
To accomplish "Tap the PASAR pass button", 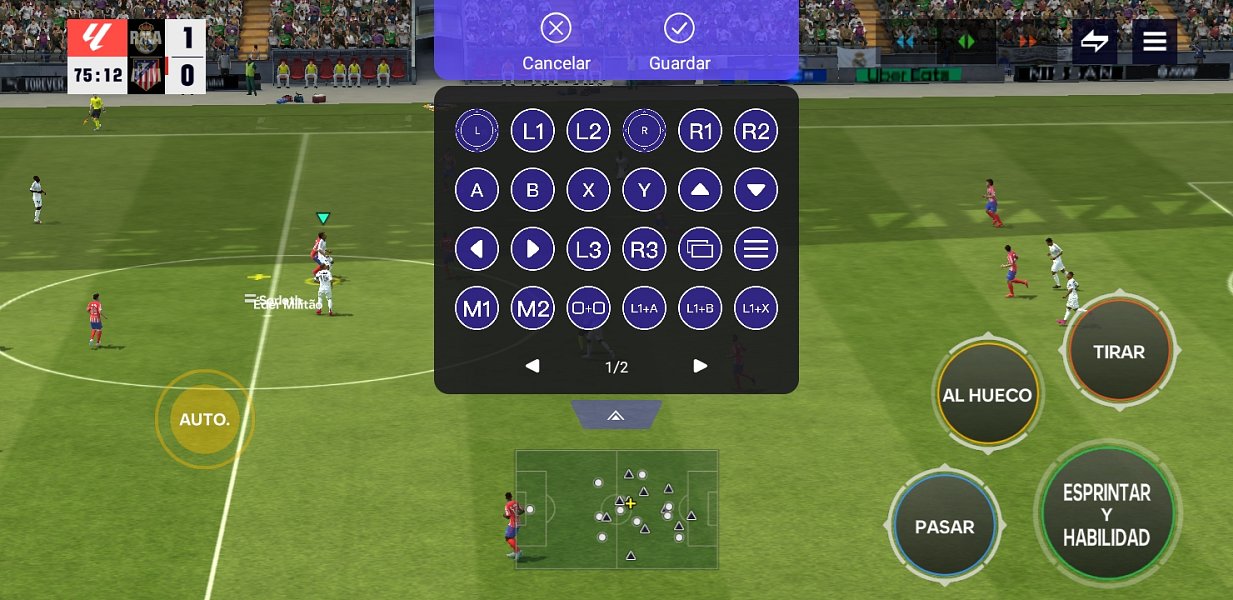I will (944, 526).
